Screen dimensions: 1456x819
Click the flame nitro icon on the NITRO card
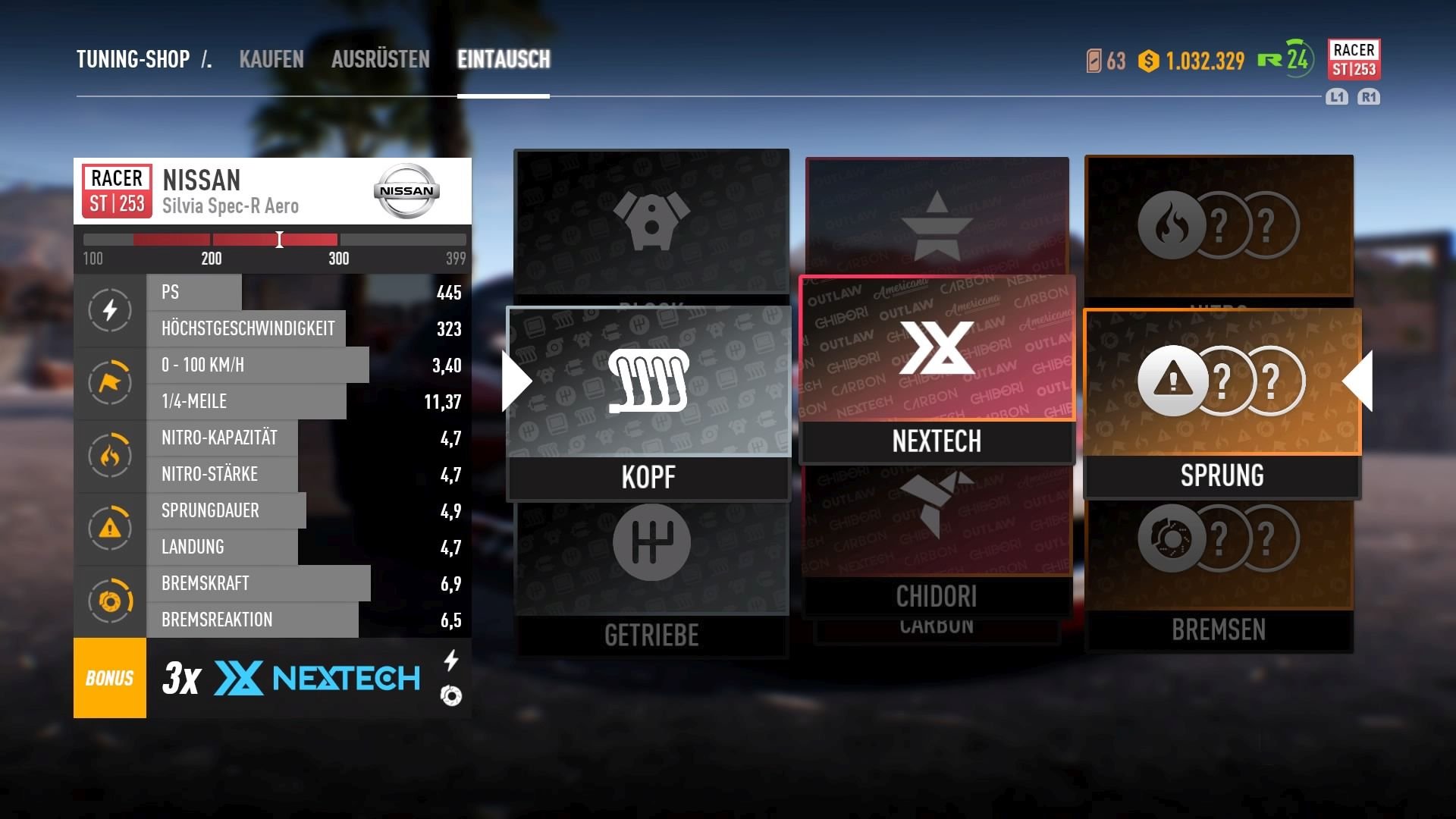click(1172, 224)
